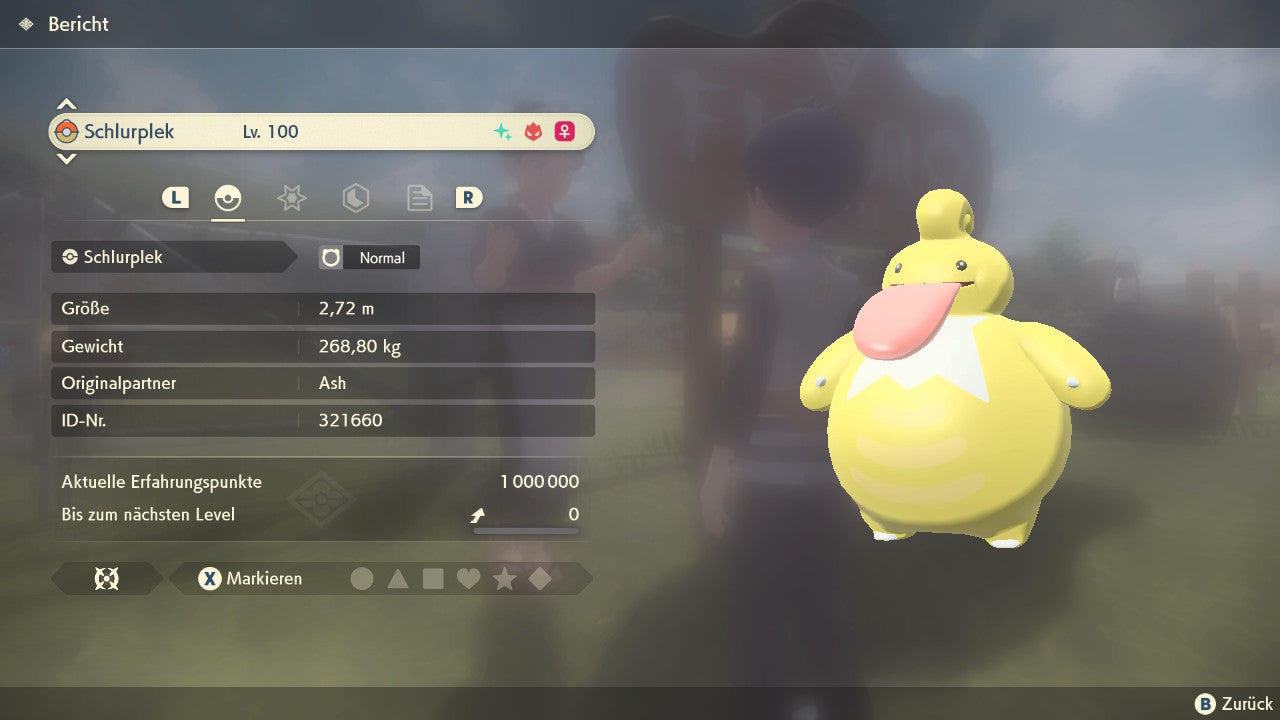Toggle the star marking
Image resolution: width=1280 pixels, height=720 pixels.
click(504, 578)
